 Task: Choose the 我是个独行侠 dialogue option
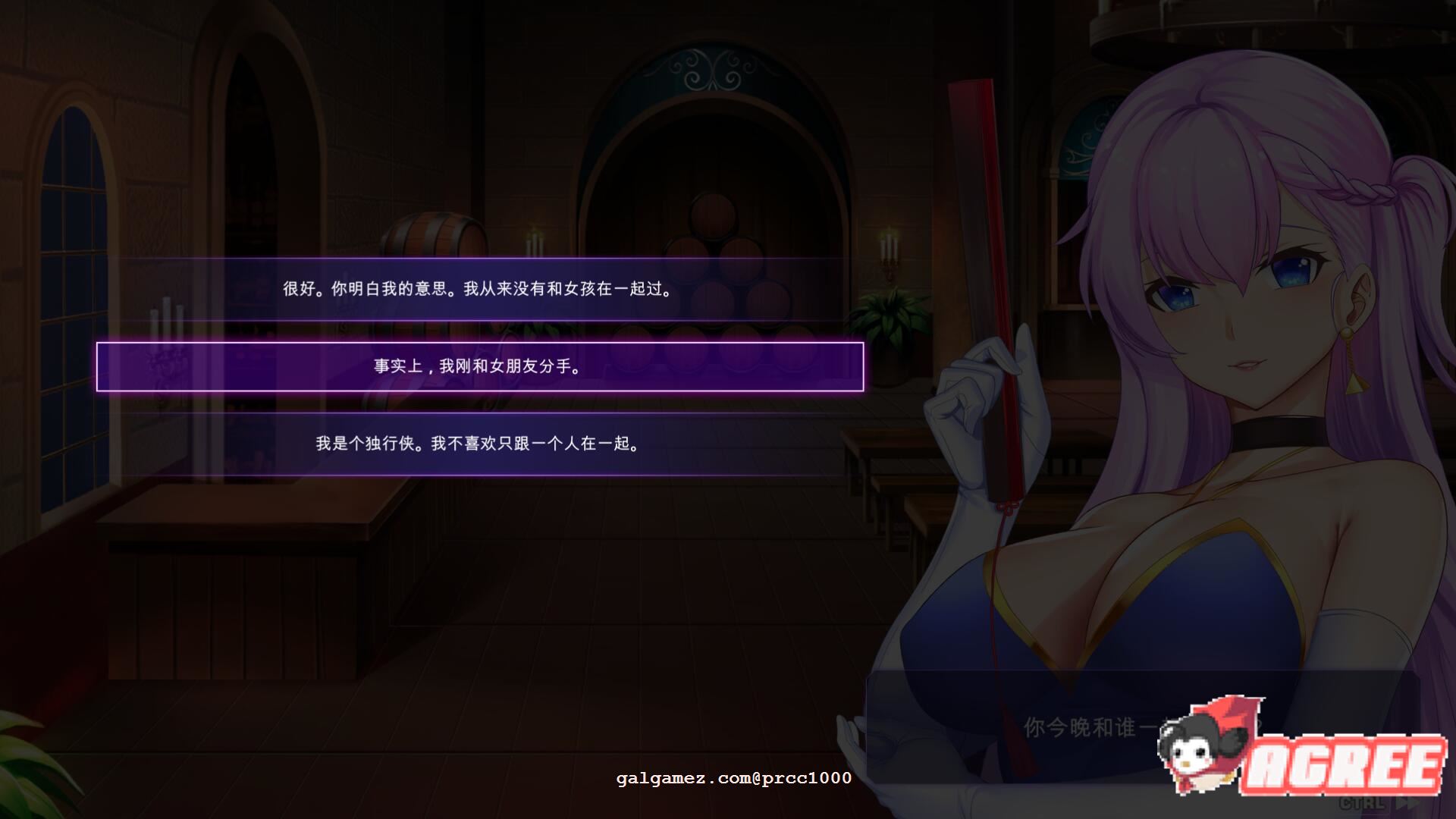478,445
